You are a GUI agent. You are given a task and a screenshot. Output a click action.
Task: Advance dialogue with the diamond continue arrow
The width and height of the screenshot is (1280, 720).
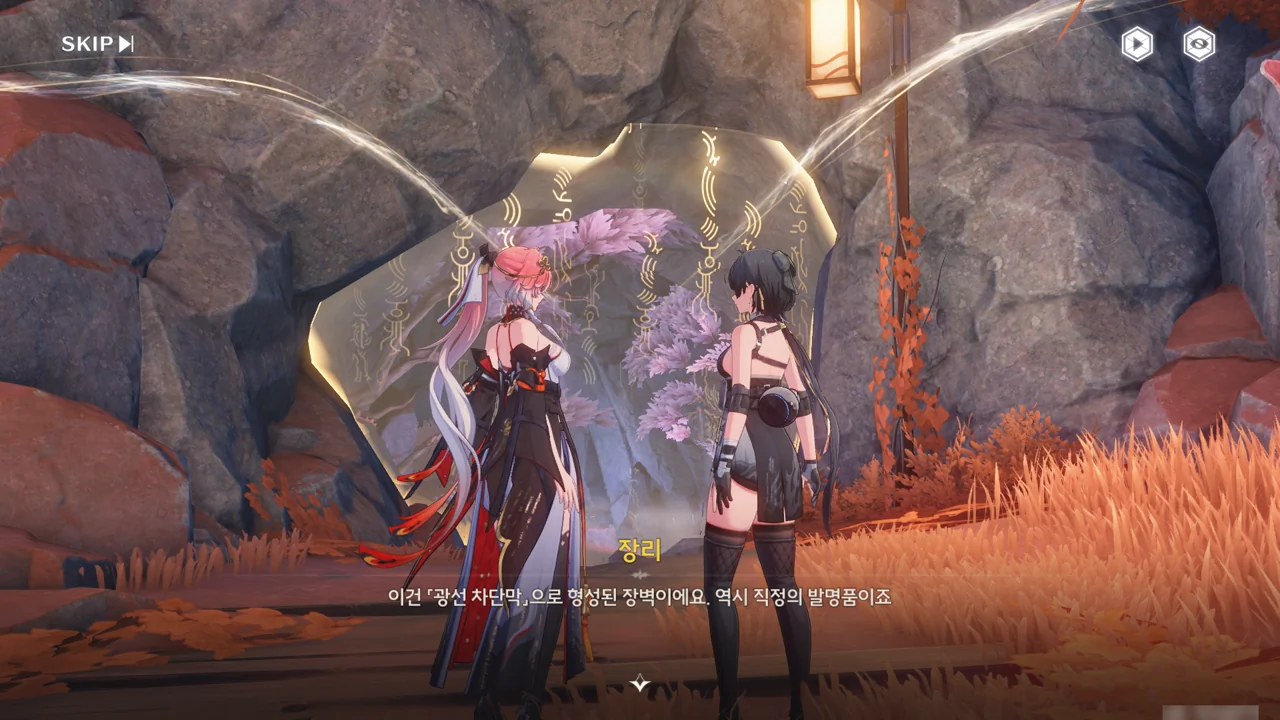pos(640,683)
